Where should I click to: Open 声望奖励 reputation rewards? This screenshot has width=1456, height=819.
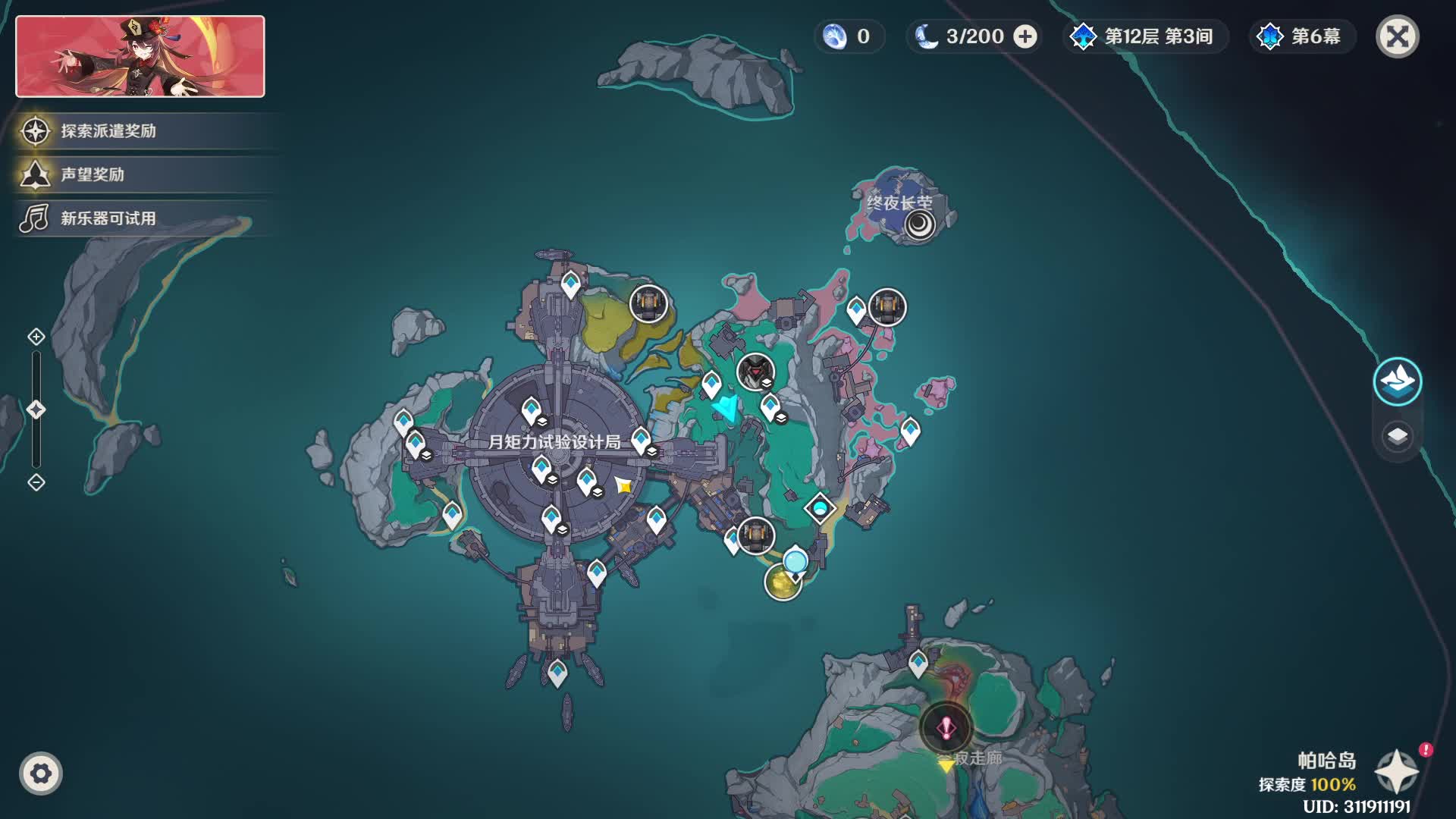click(x=92, y=175)
